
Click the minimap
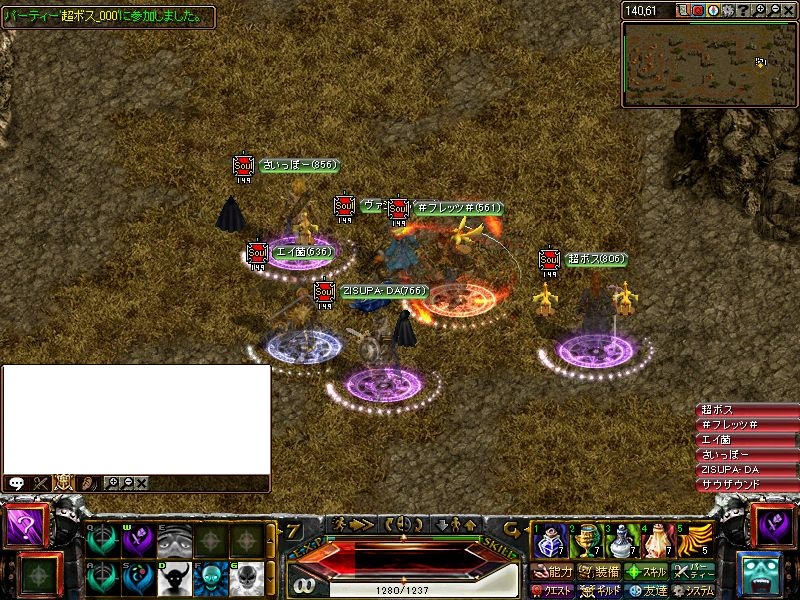(x=709, y=64)
